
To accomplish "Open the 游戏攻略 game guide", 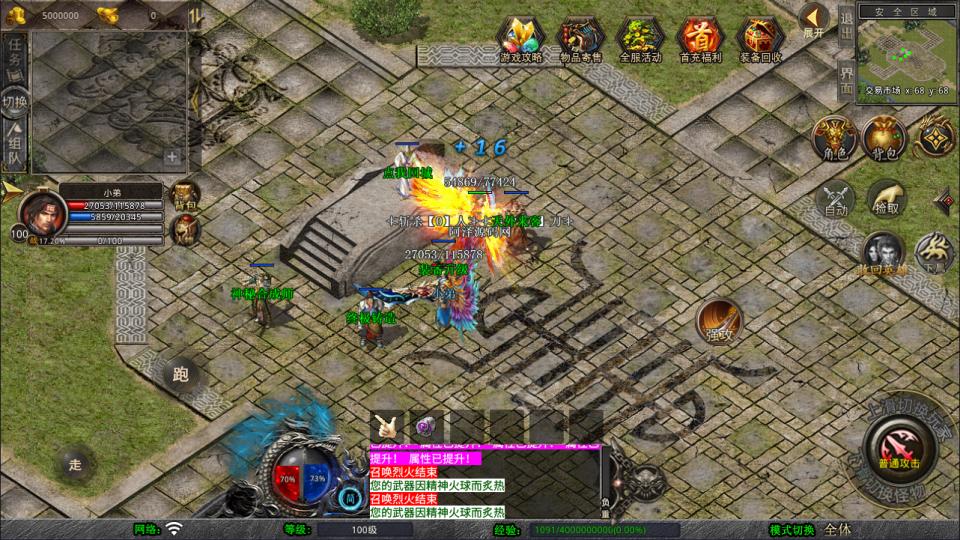I will point(521,40).
